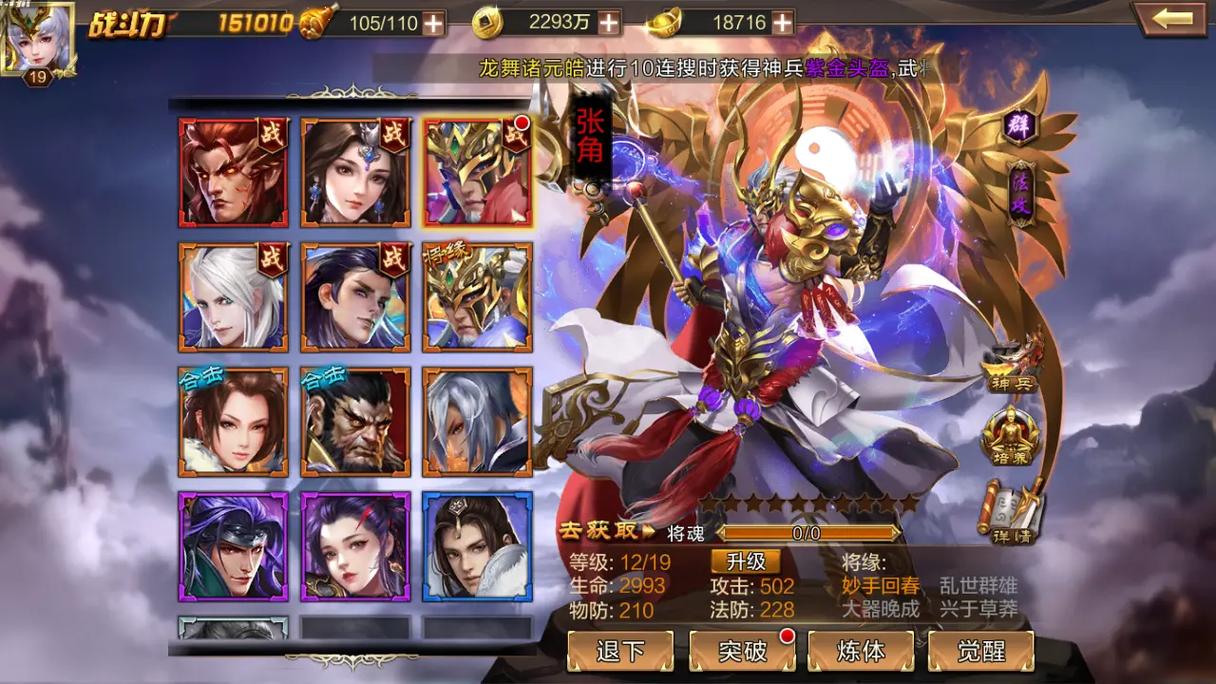Click the 退下 retire button

(x=620, y=651)
